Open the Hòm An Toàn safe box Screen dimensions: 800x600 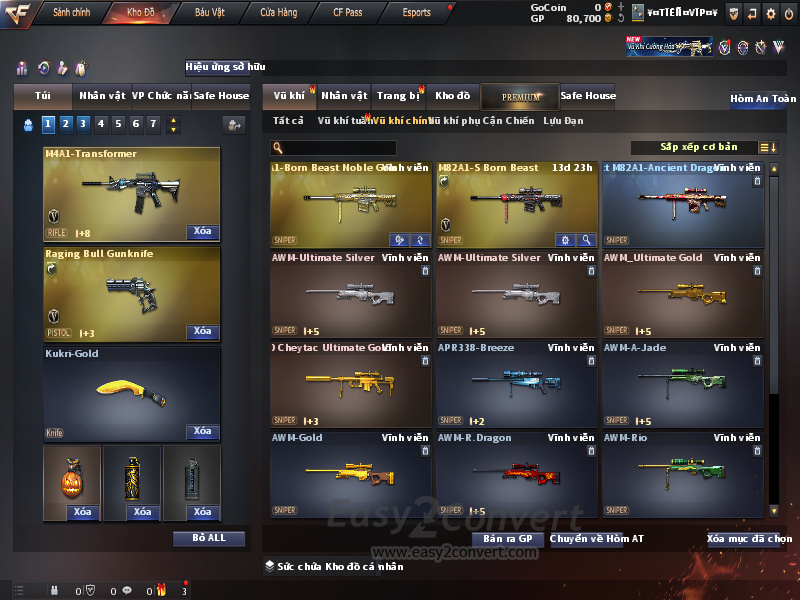tap(763, 99)
